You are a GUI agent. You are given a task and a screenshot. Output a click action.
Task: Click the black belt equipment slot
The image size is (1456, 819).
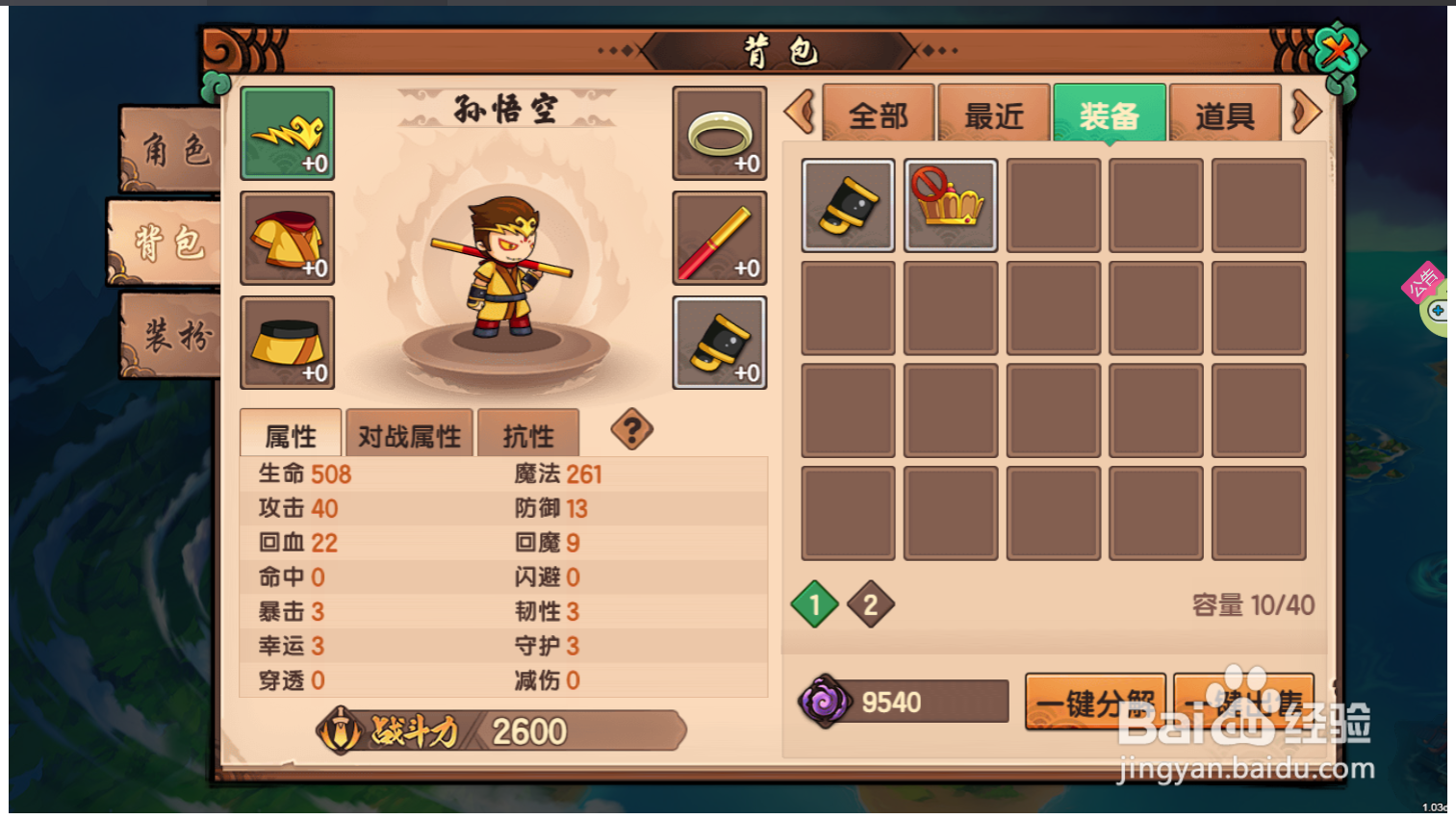click(287, 343)
